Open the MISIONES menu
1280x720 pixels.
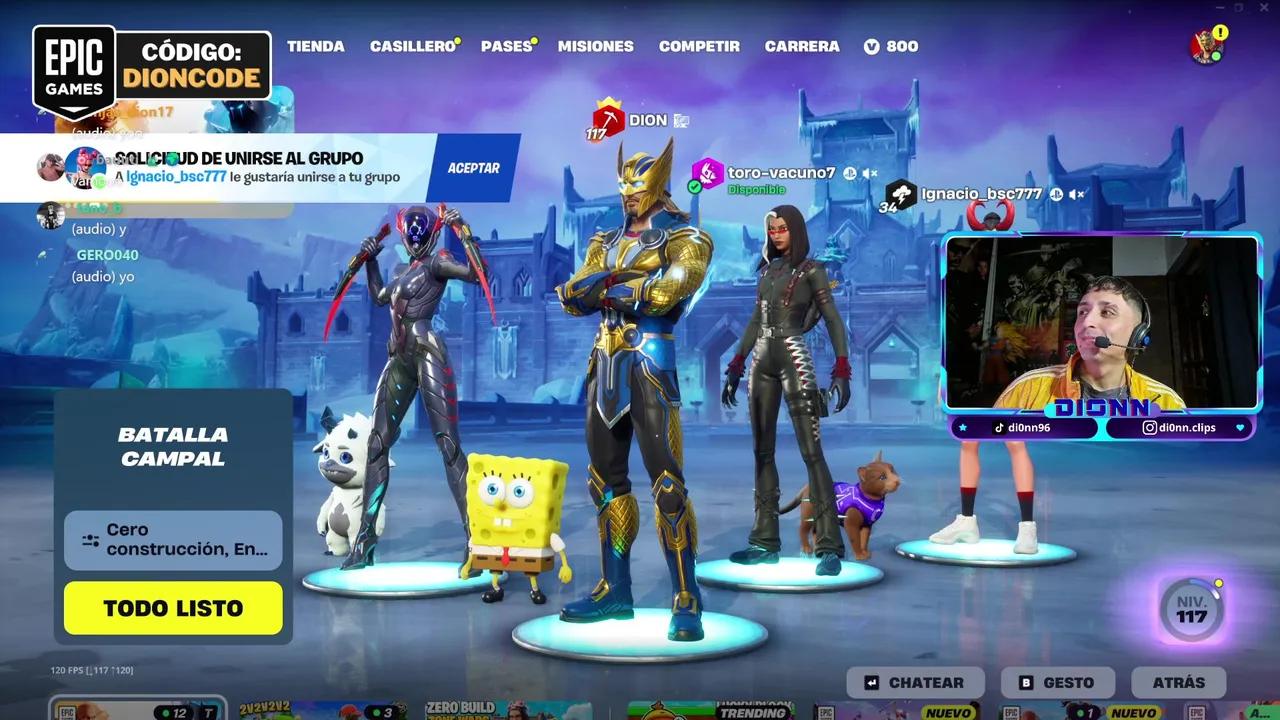coord(595,46)
